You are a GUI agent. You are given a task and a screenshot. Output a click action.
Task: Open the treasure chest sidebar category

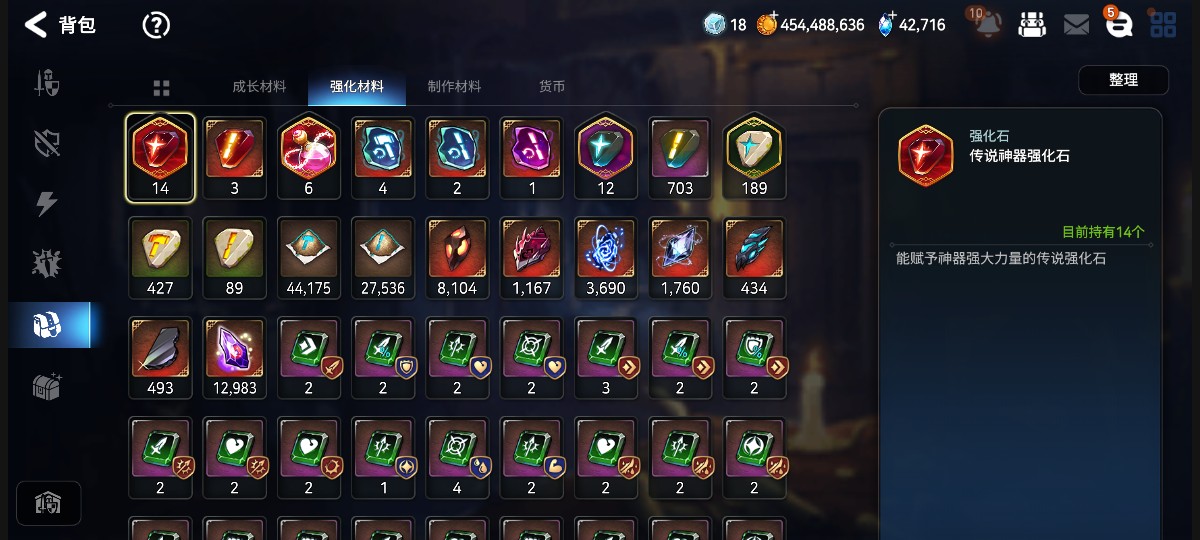point(48,386)
